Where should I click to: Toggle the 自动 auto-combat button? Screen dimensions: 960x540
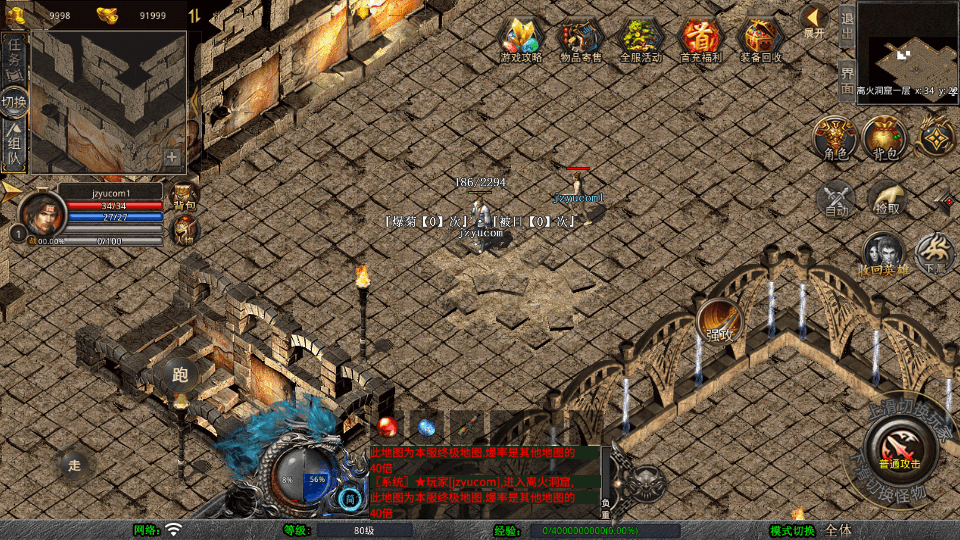(836, 198)
